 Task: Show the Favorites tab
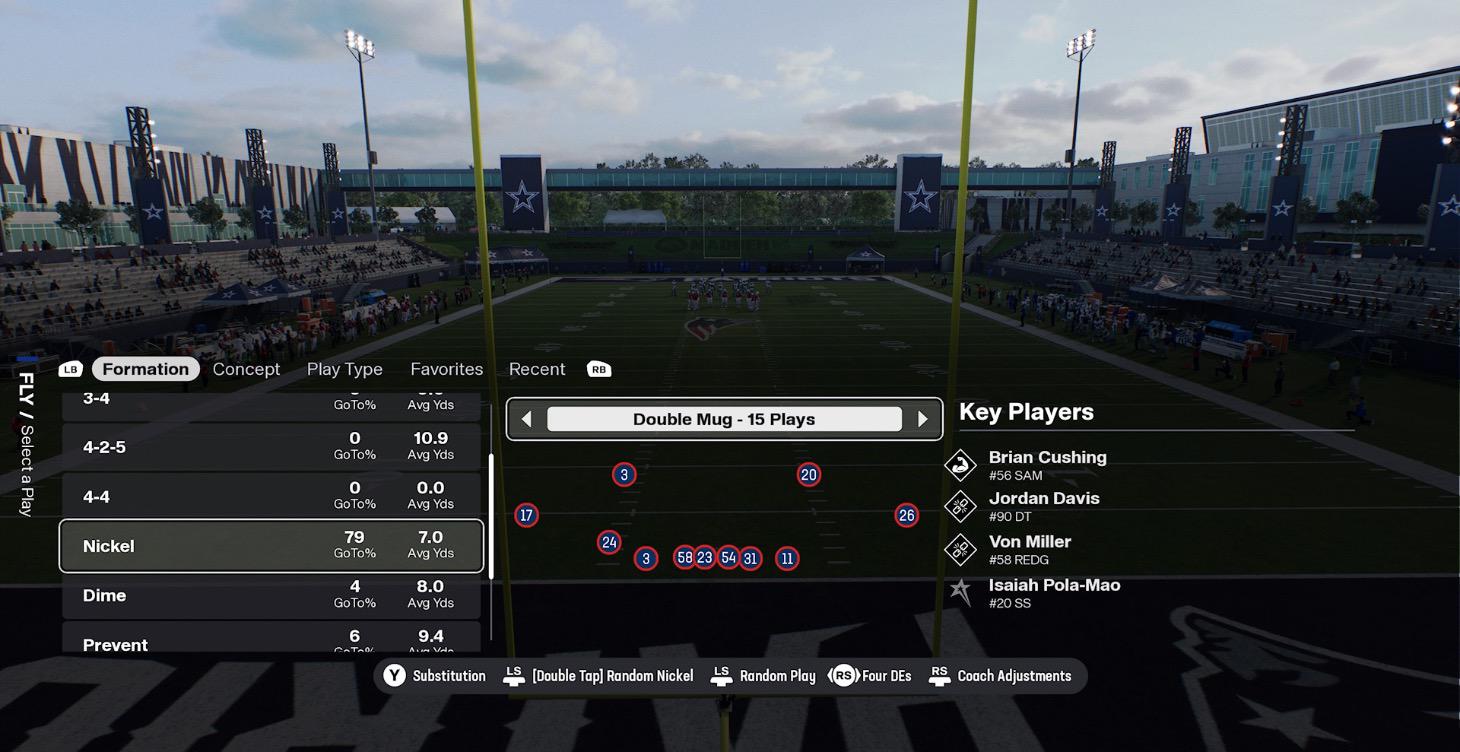[x=446, y=369]
